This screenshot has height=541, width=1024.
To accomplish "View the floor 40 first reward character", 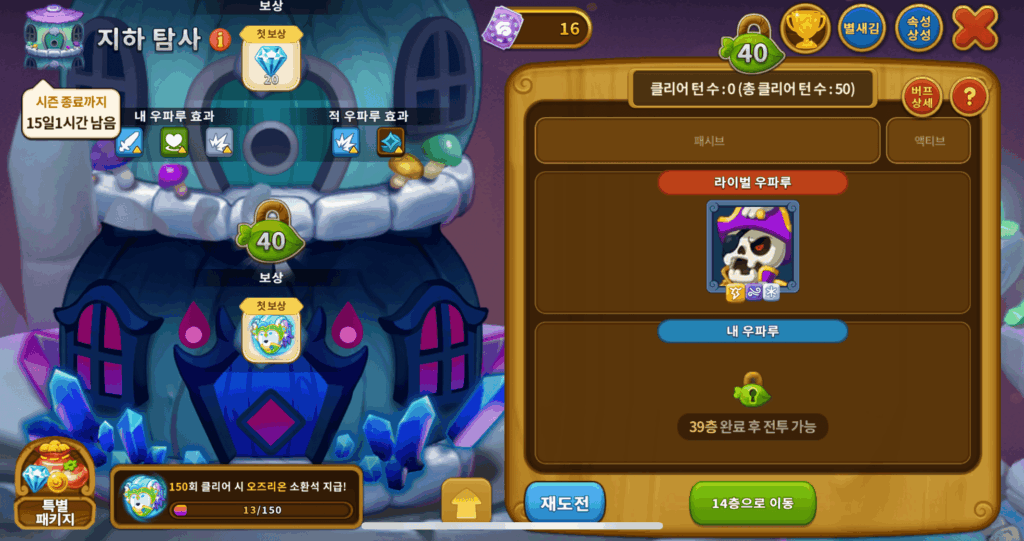I will 271,331.
